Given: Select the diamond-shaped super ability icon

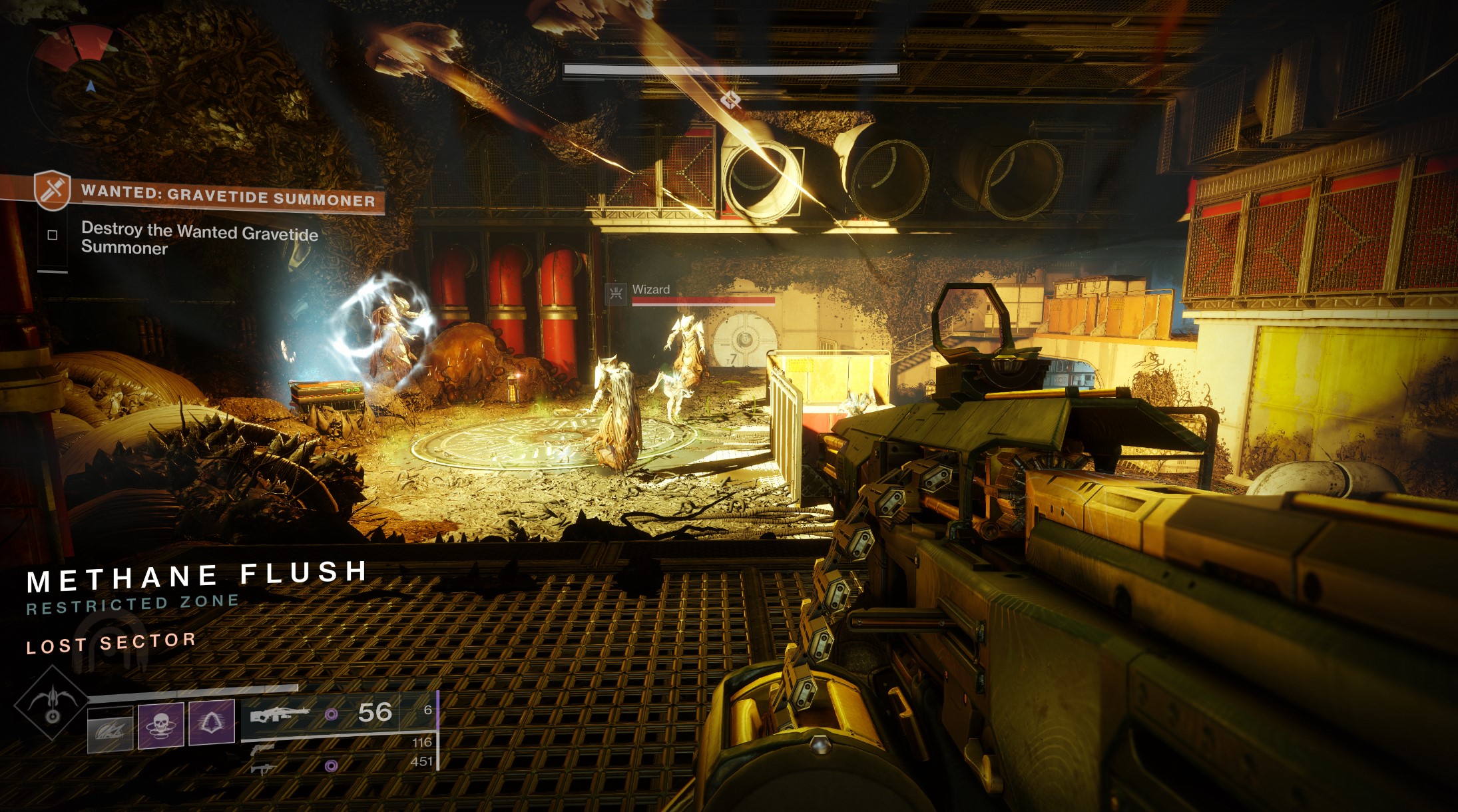Looking at the screenshot, I should (51, 703).
